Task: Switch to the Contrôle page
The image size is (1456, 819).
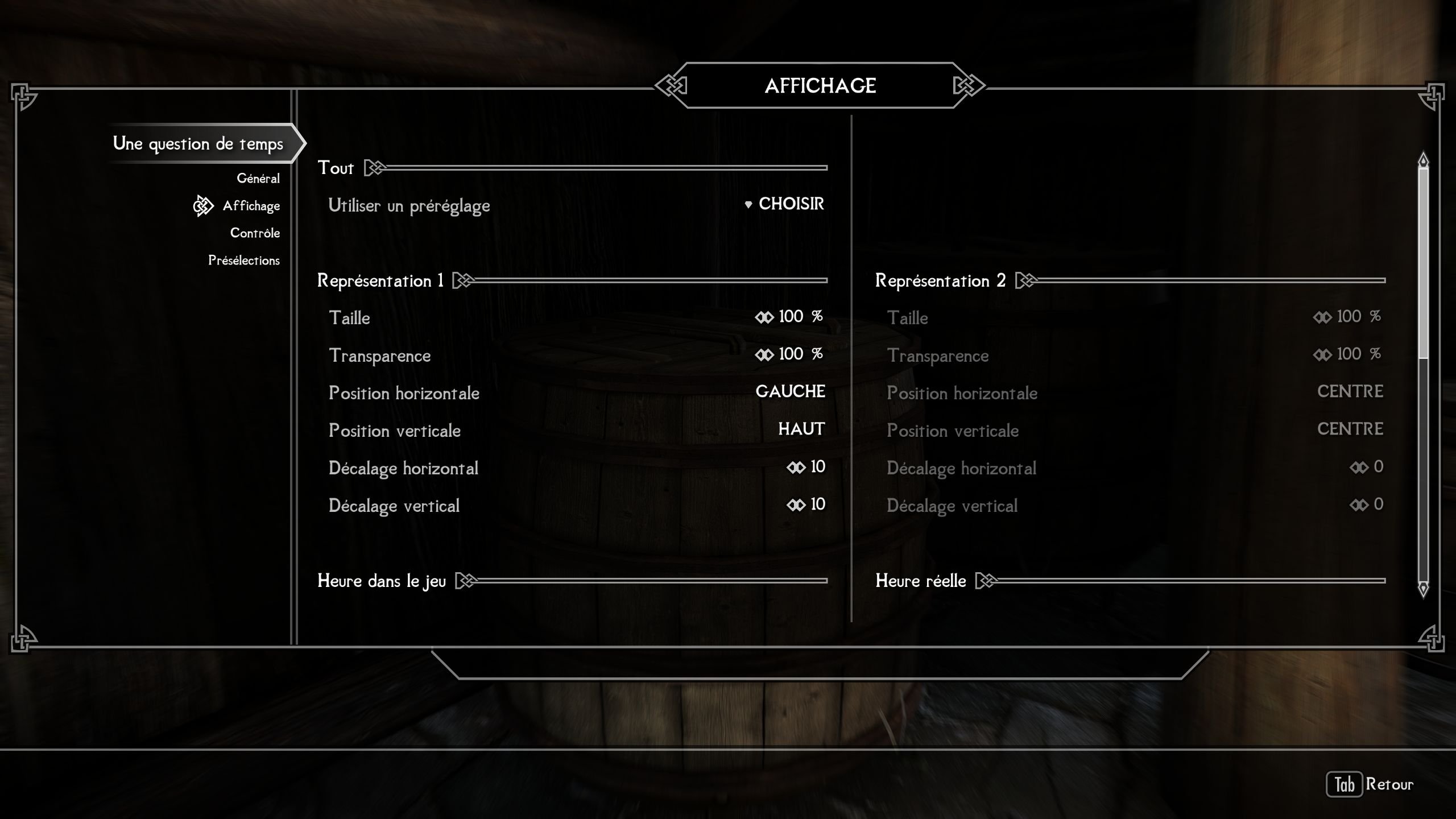Action: tap(254, 233)
